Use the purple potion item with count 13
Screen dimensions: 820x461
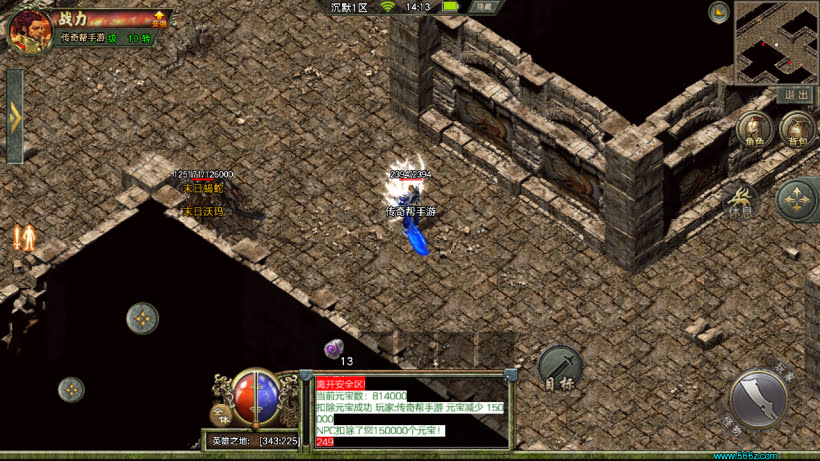[x=332, y=348]
